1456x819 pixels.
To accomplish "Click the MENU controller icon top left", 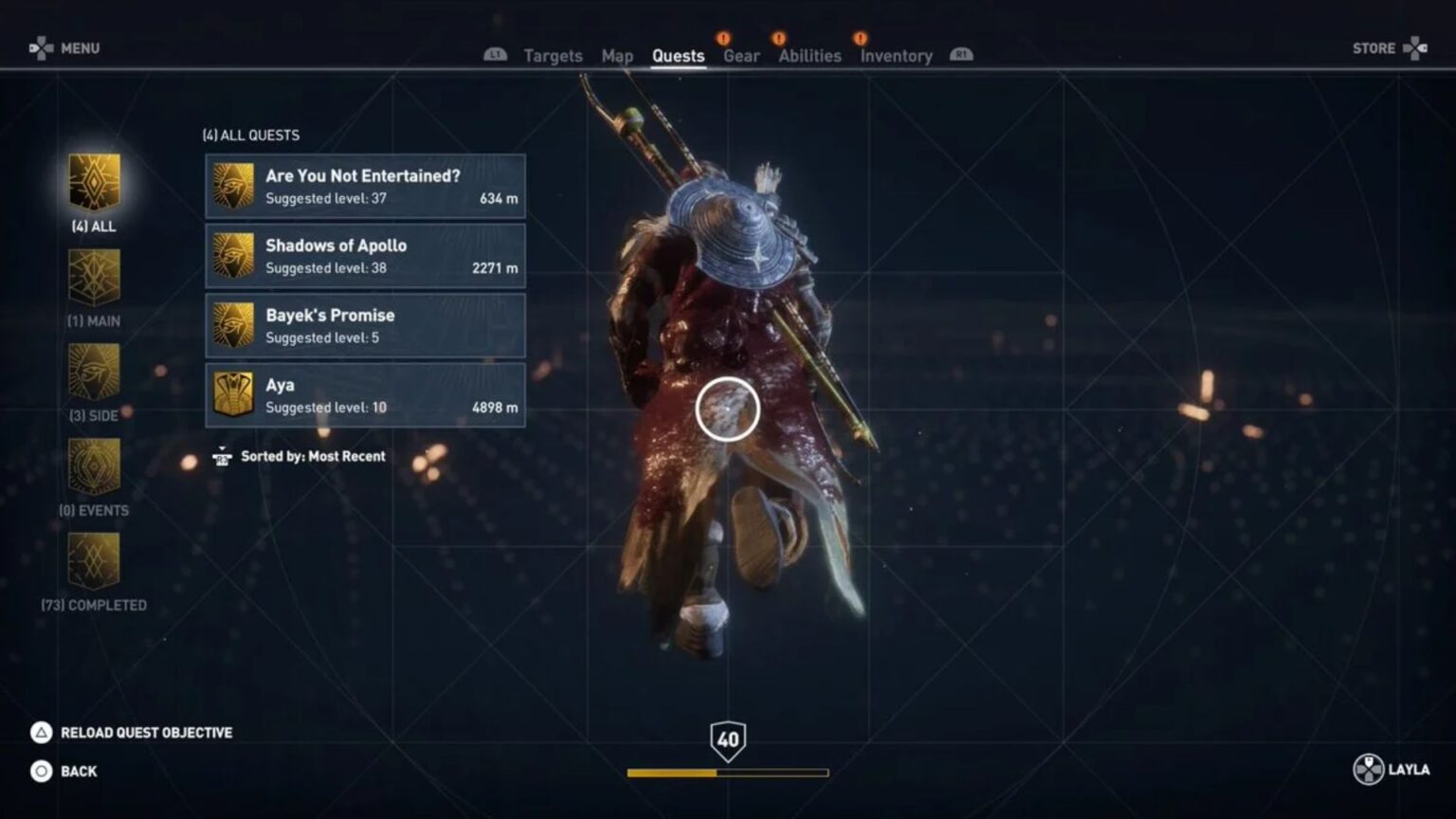I will (x=40, y=46).
